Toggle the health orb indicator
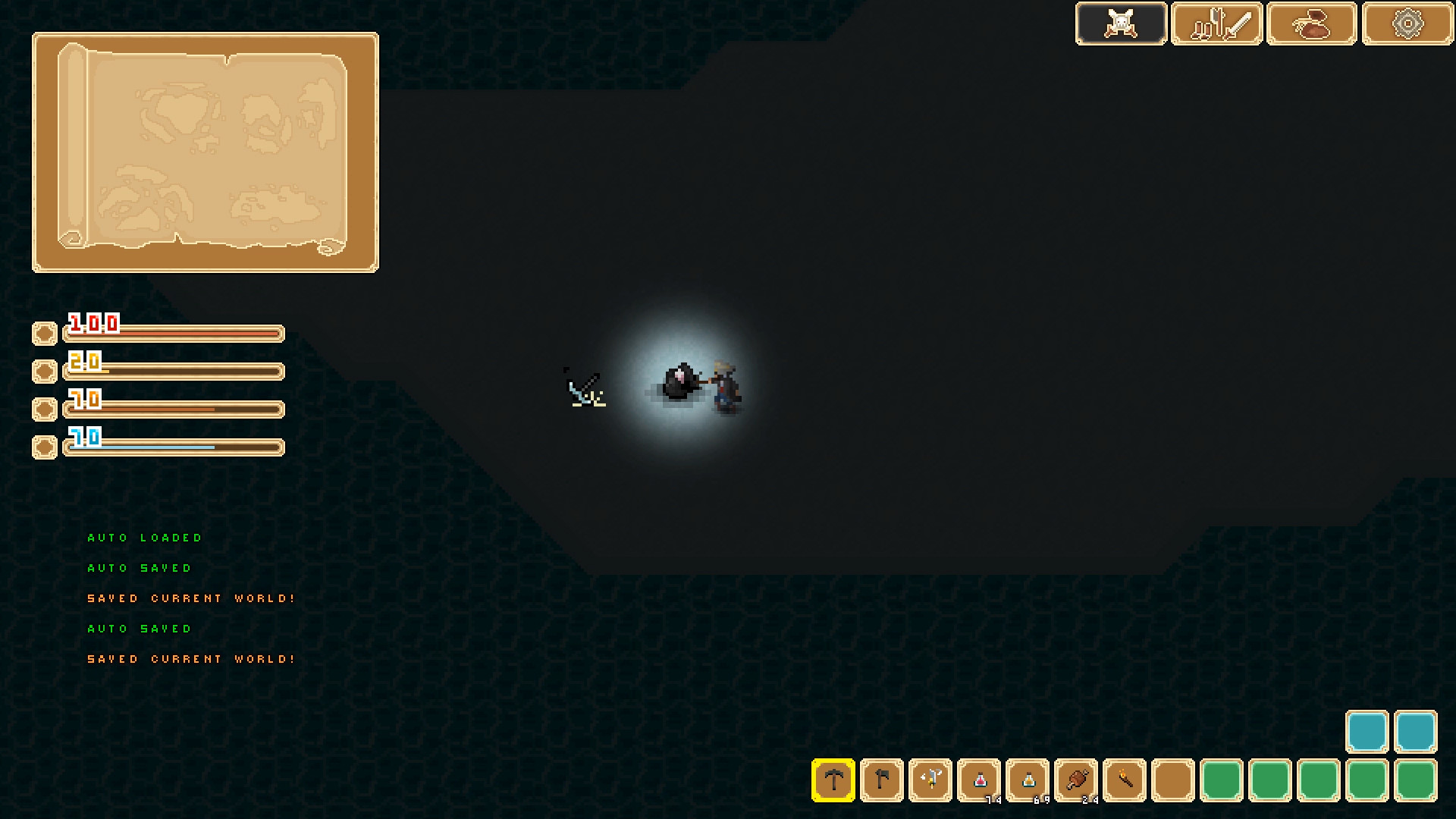The width and height of the screenshot is (1456, 819). point(44,332)
